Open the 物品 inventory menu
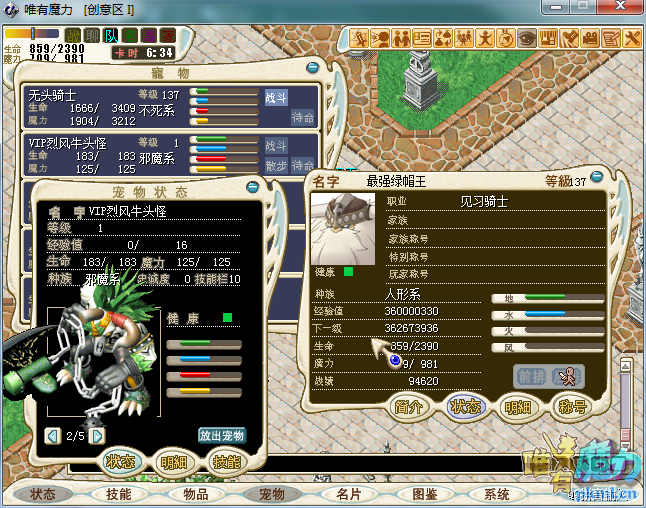Image resolution: width=646 pixels, height=508 pixels. (x=195, y=494)
